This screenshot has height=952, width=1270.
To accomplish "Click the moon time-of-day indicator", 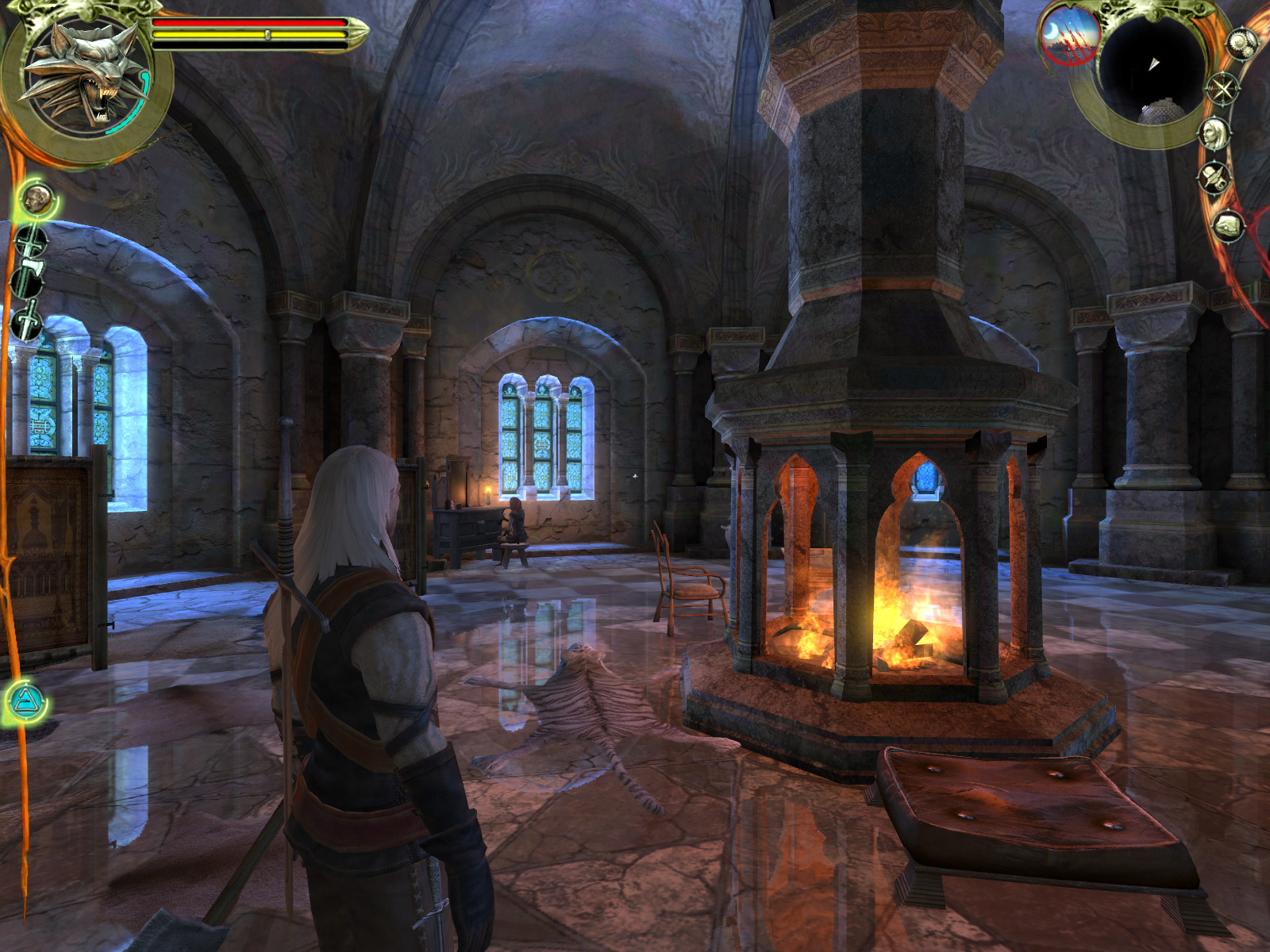I will pyautogui.click(x=1068, y=35).
